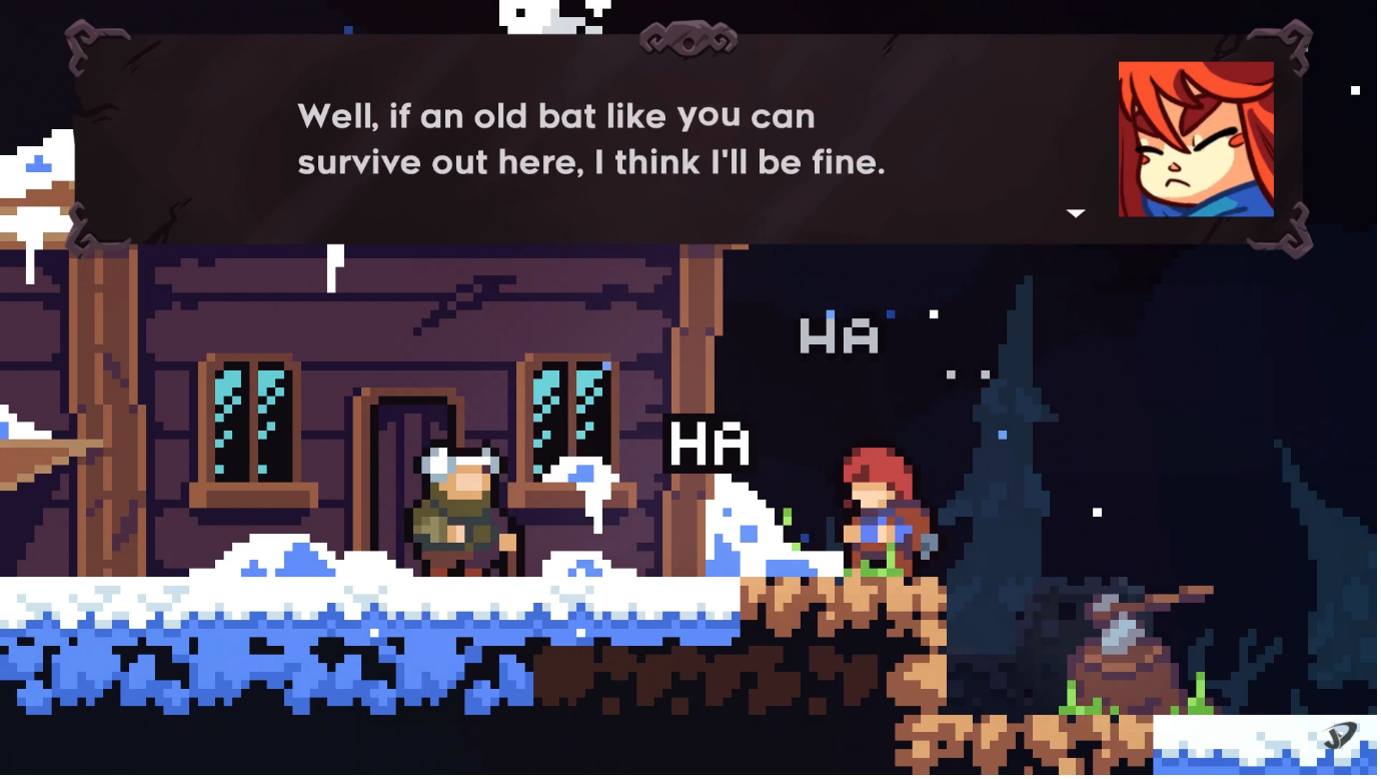Click the Madeline portrait in the dialogue box

1195,137
